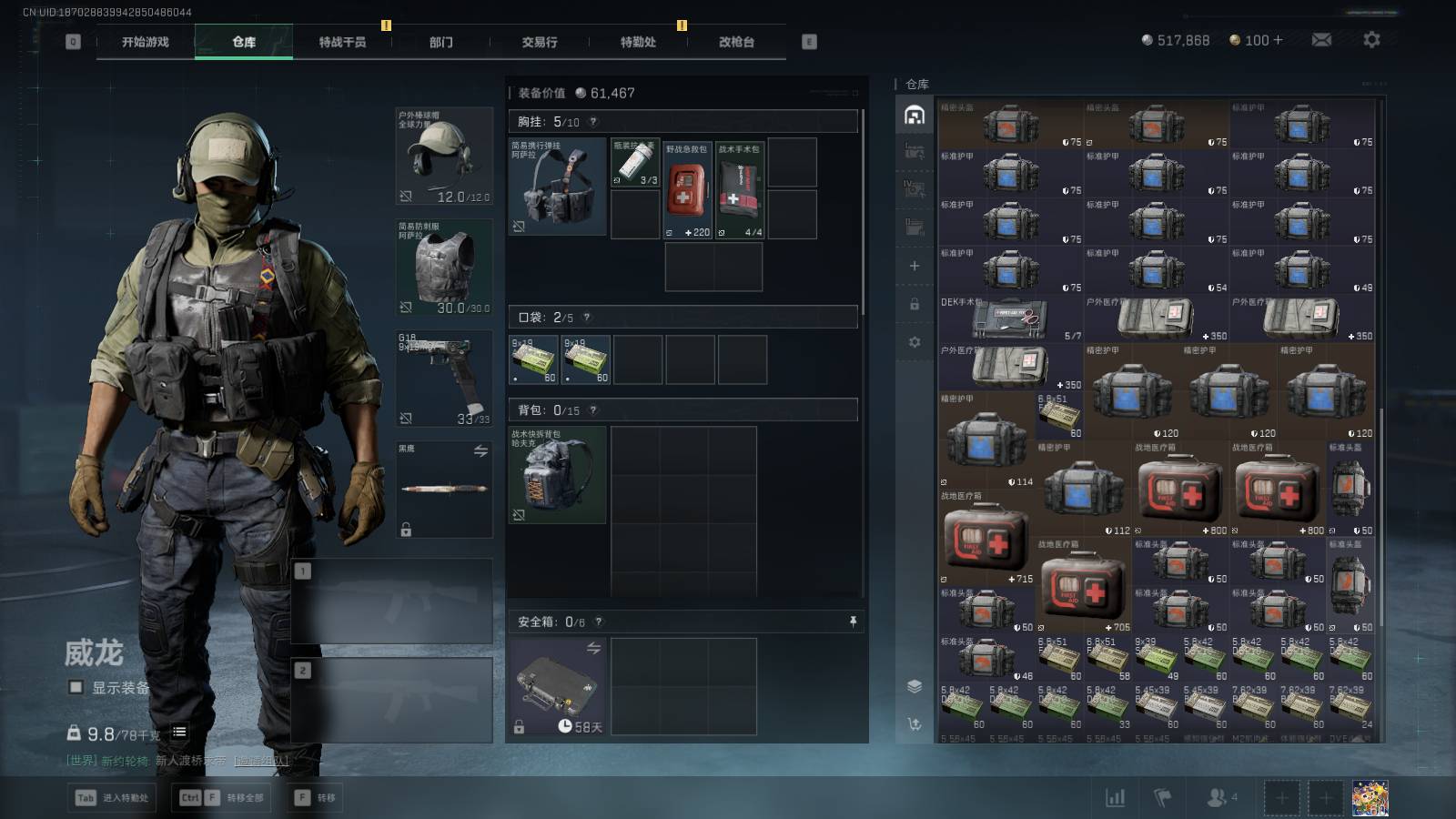Click the player avatar thumbnail
1456x819 pixels.
click(1370, 798)
